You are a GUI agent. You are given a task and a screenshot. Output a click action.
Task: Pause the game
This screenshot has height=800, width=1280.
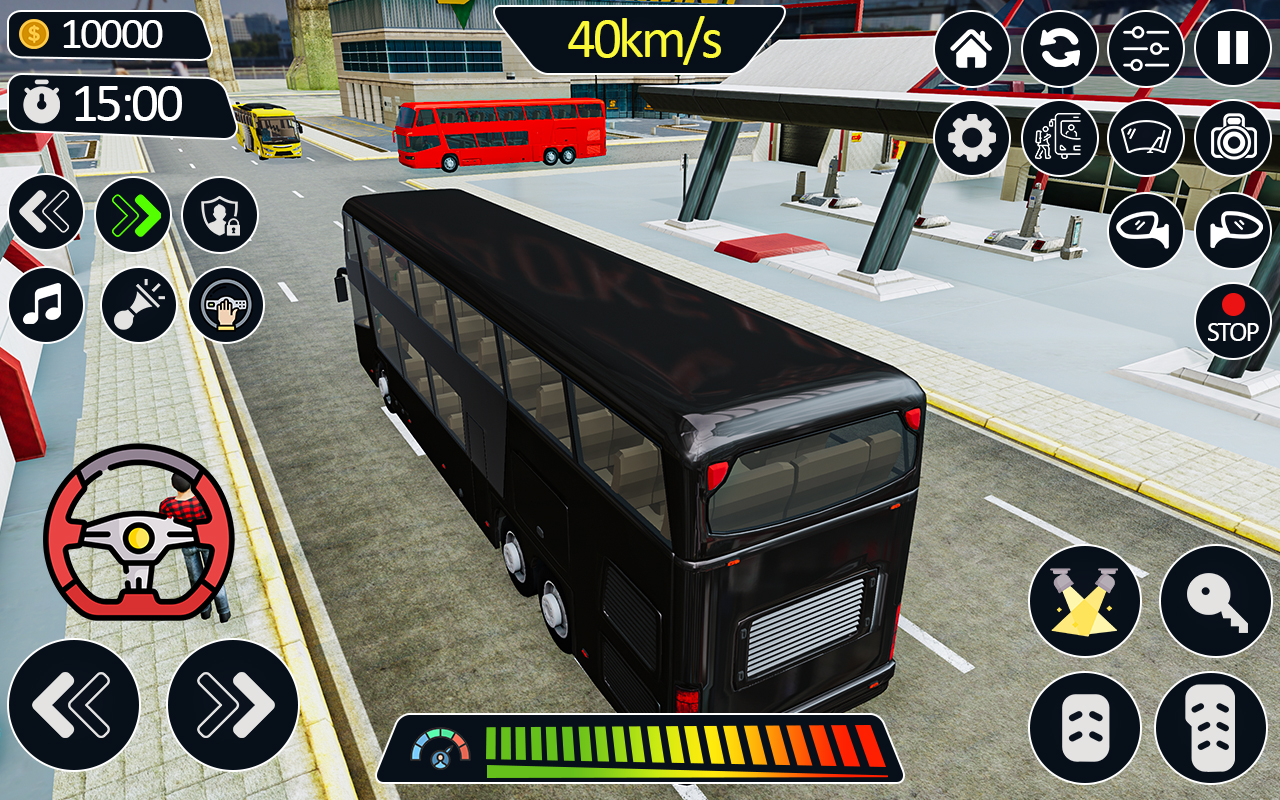coord(1232,48)
